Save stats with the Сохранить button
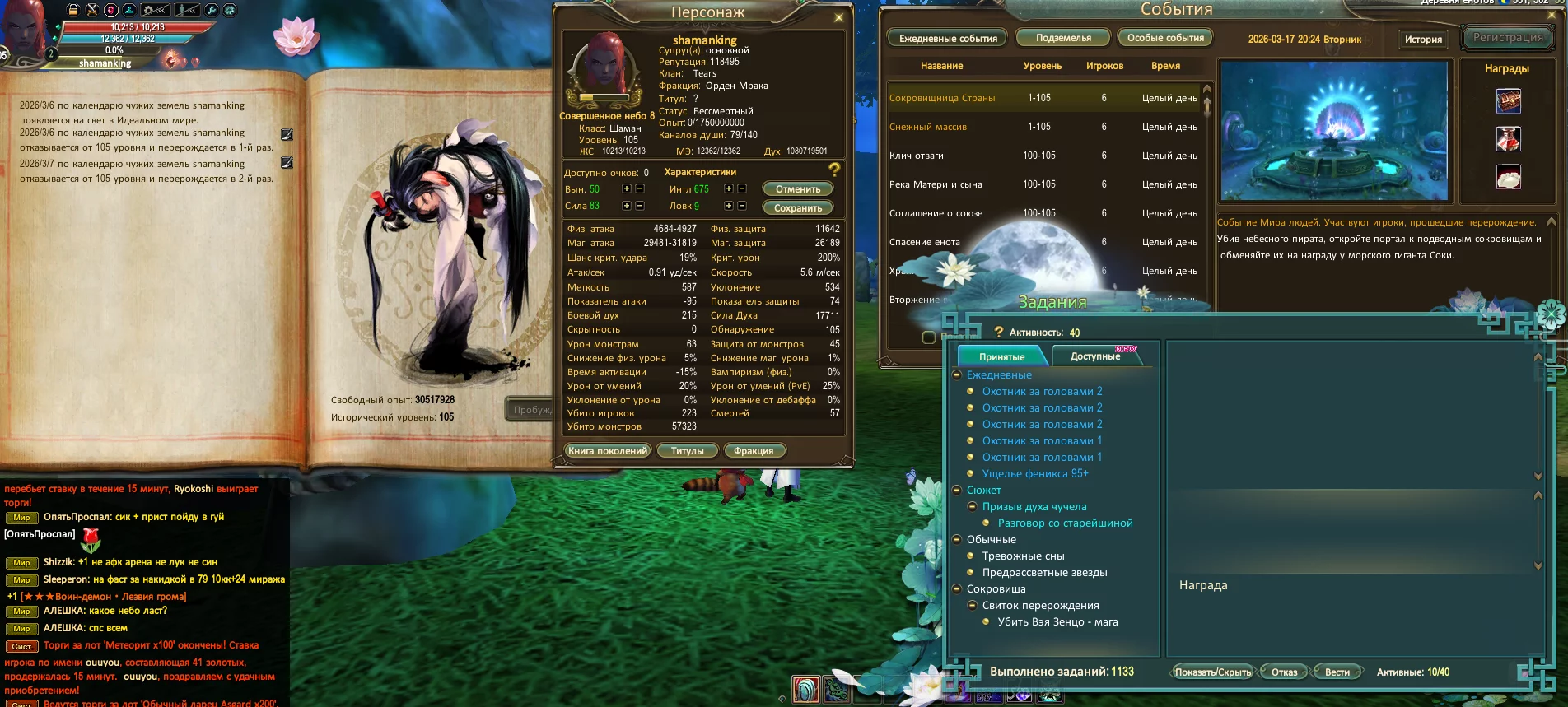The image size is (1568, 707). coord(797,208)
